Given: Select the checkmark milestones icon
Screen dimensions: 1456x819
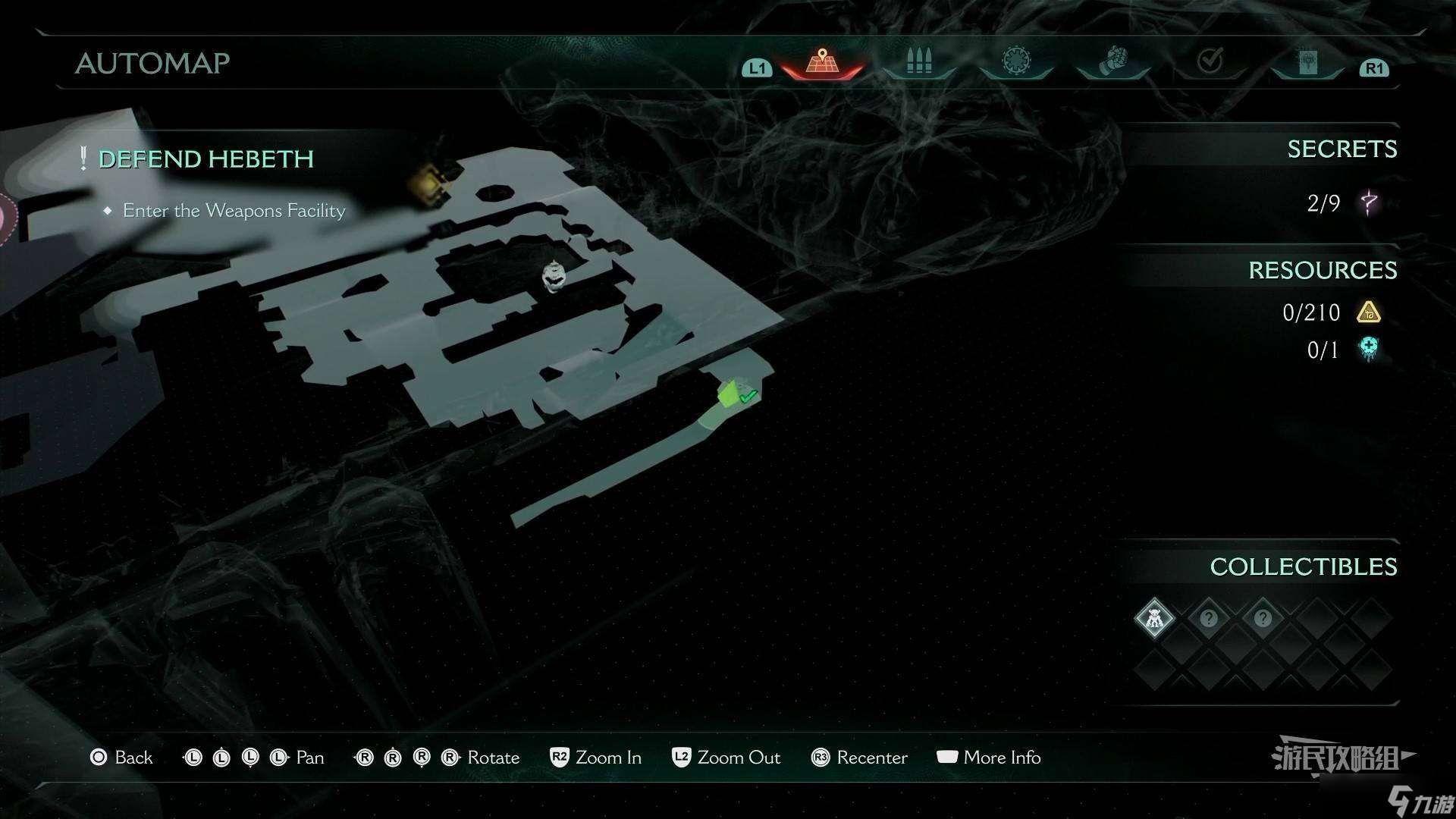Looking at the screenshot, I should click(x=1210, y=61).
